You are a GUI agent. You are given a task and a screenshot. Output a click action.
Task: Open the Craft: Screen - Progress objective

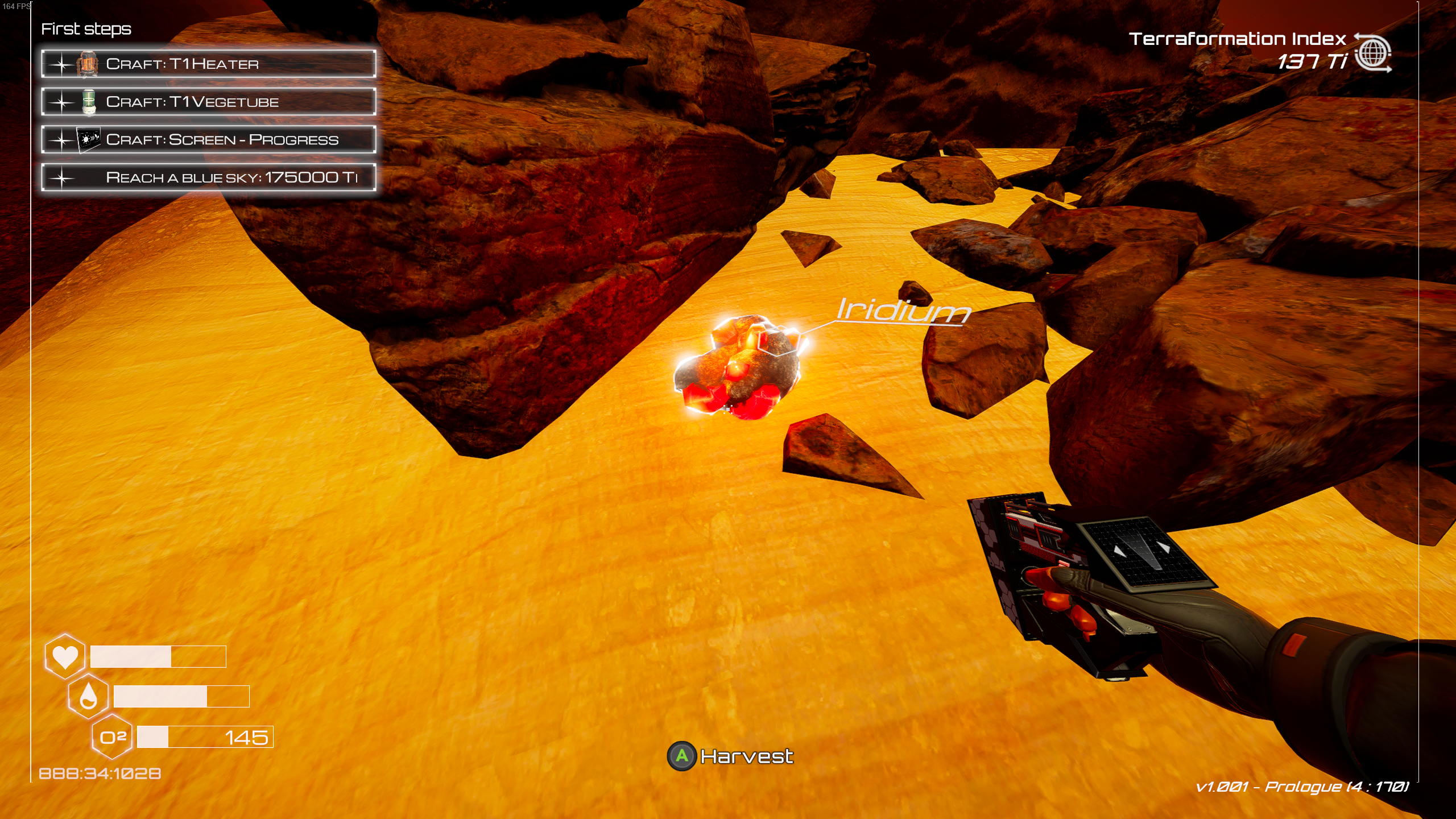(x=208, y=140)
